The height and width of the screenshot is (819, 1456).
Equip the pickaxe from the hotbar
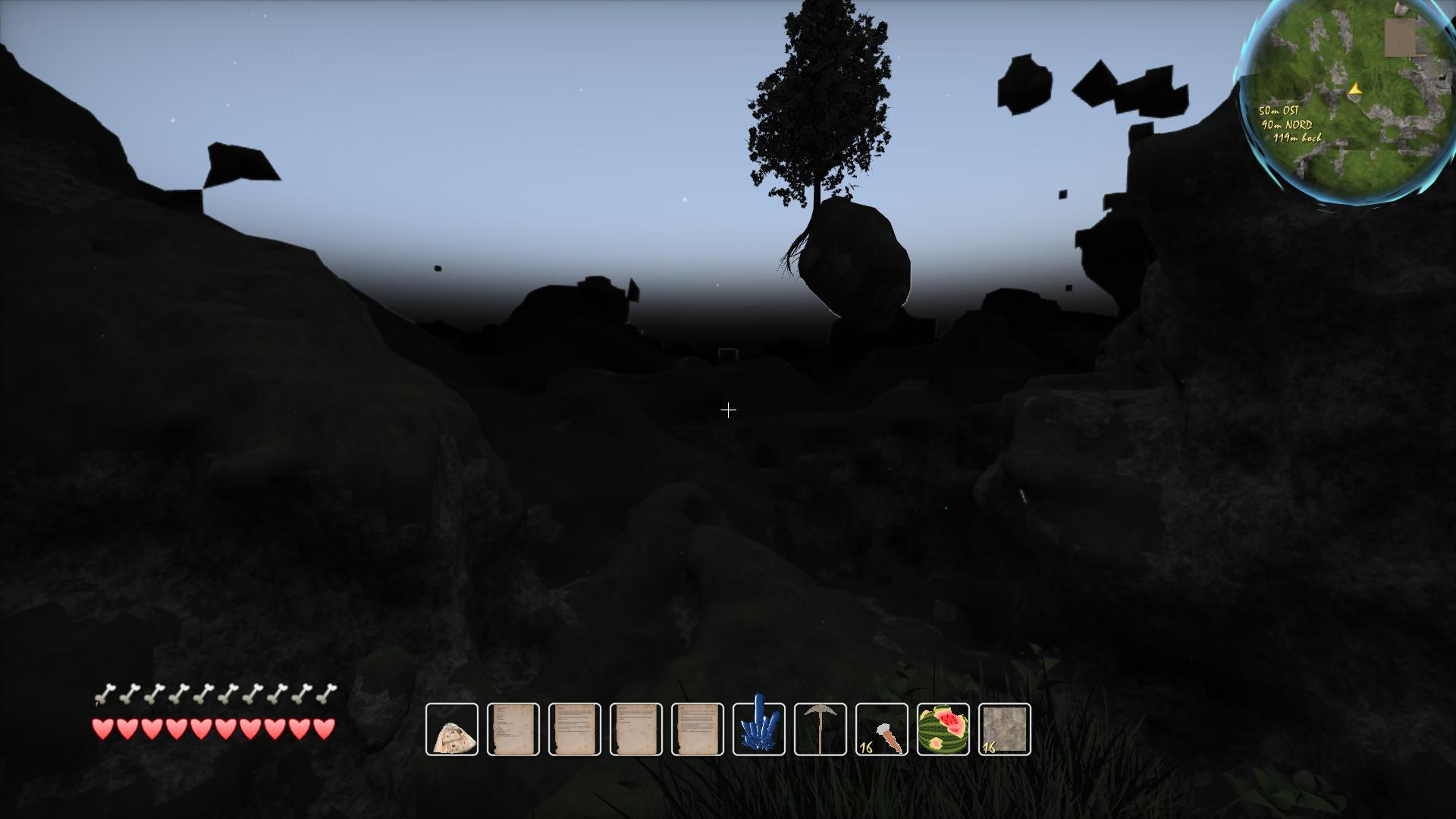(821, 730)
